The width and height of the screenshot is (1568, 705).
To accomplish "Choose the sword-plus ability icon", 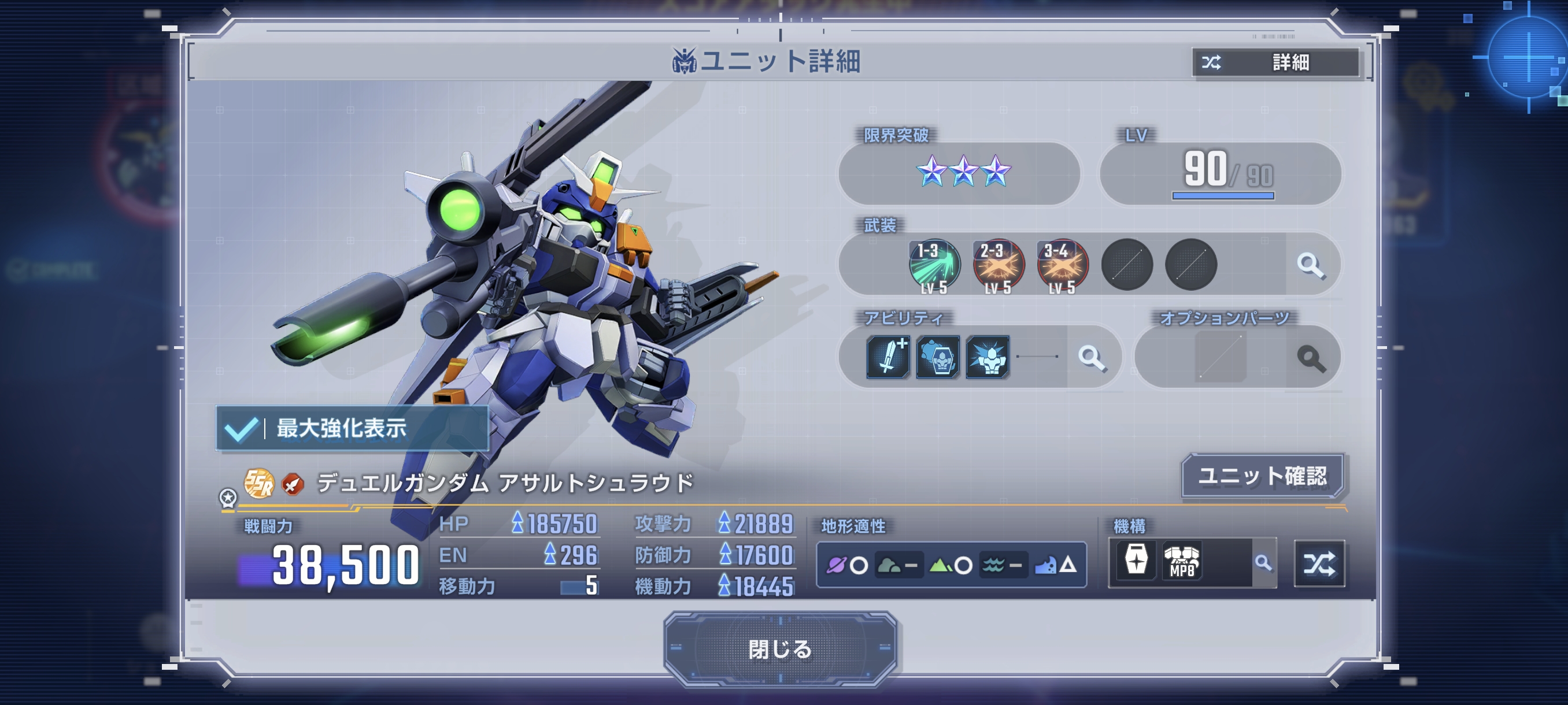I will point(888,357).
